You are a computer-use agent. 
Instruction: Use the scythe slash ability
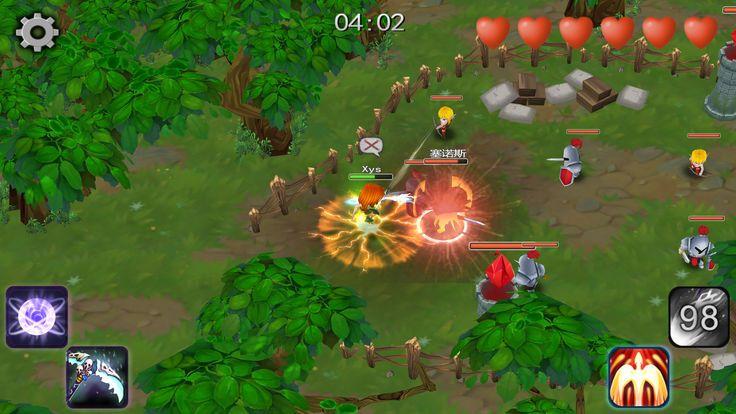(x=97, y=376)
